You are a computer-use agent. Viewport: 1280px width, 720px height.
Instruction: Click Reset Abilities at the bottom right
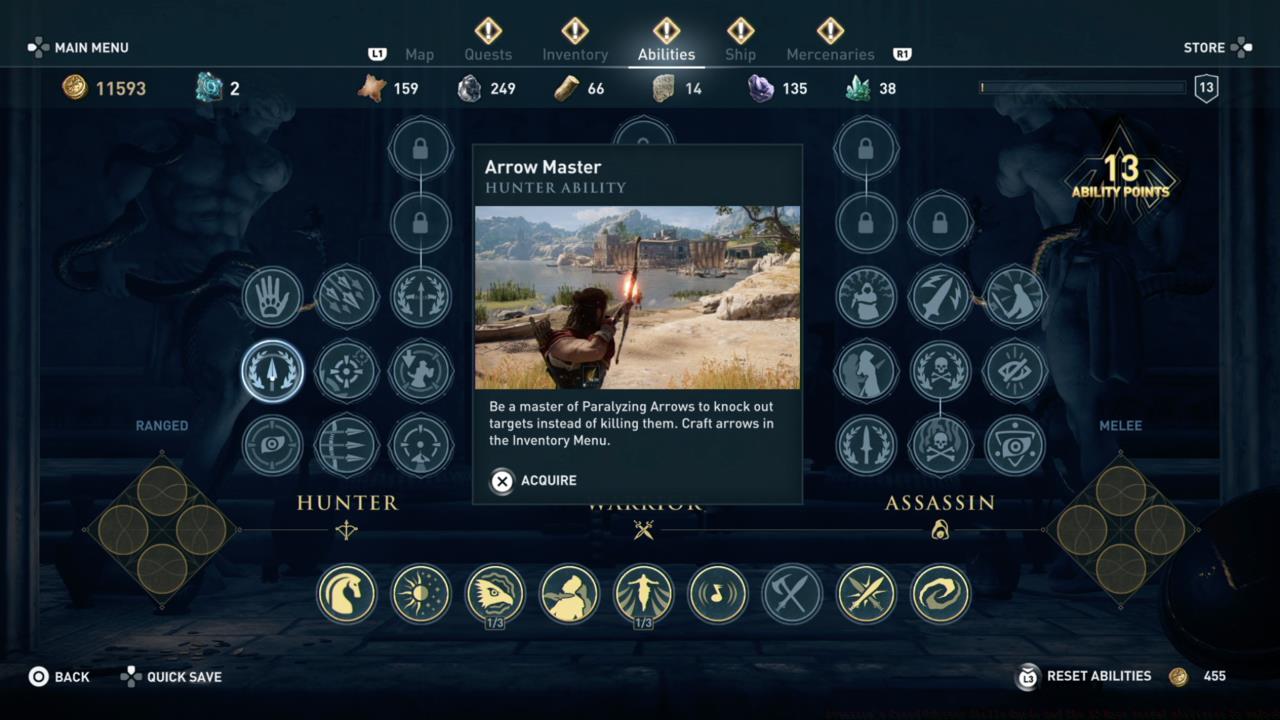click(x=1099, y=676)
